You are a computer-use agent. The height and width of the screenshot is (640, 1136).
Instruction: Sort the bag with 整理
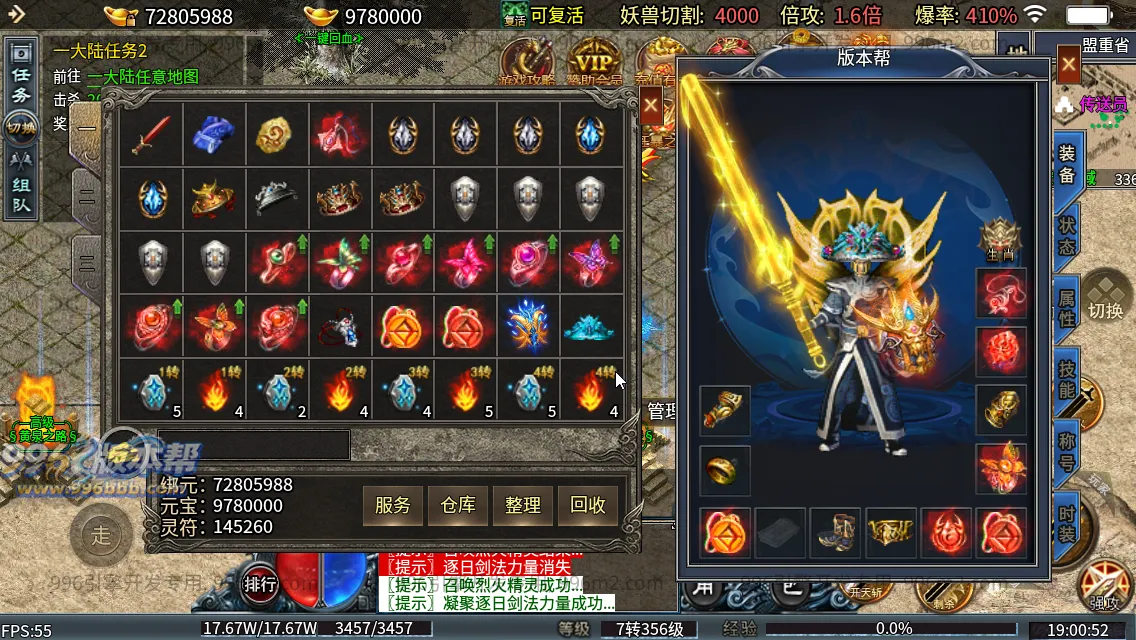(523, 505)
